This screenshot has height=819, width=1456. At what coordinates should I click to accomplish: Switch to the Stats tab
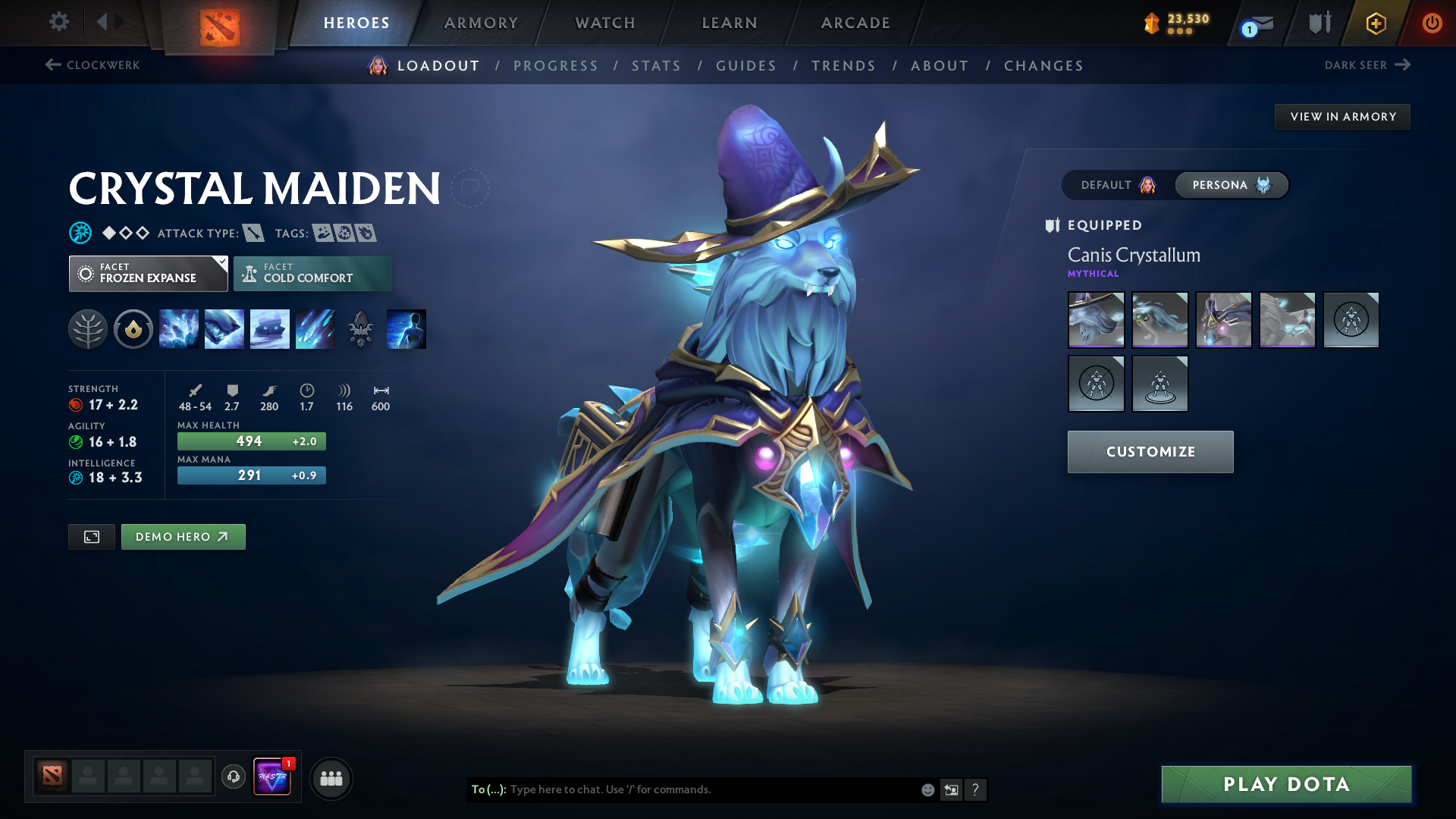(656, 66)
